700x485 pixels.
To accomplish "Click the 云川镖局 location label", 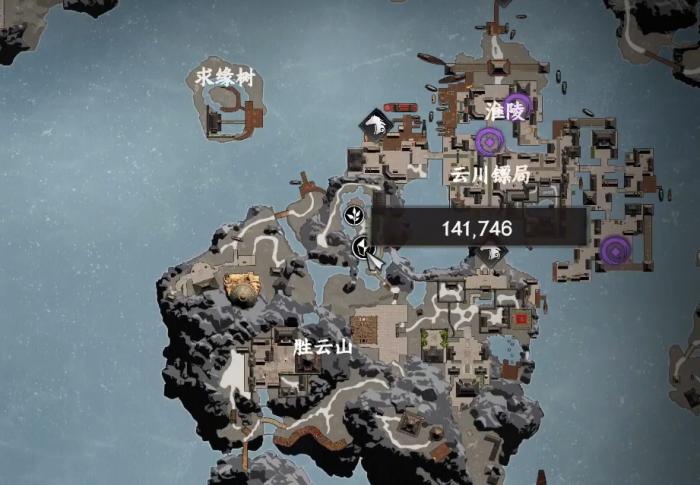I will pos(489,173).
